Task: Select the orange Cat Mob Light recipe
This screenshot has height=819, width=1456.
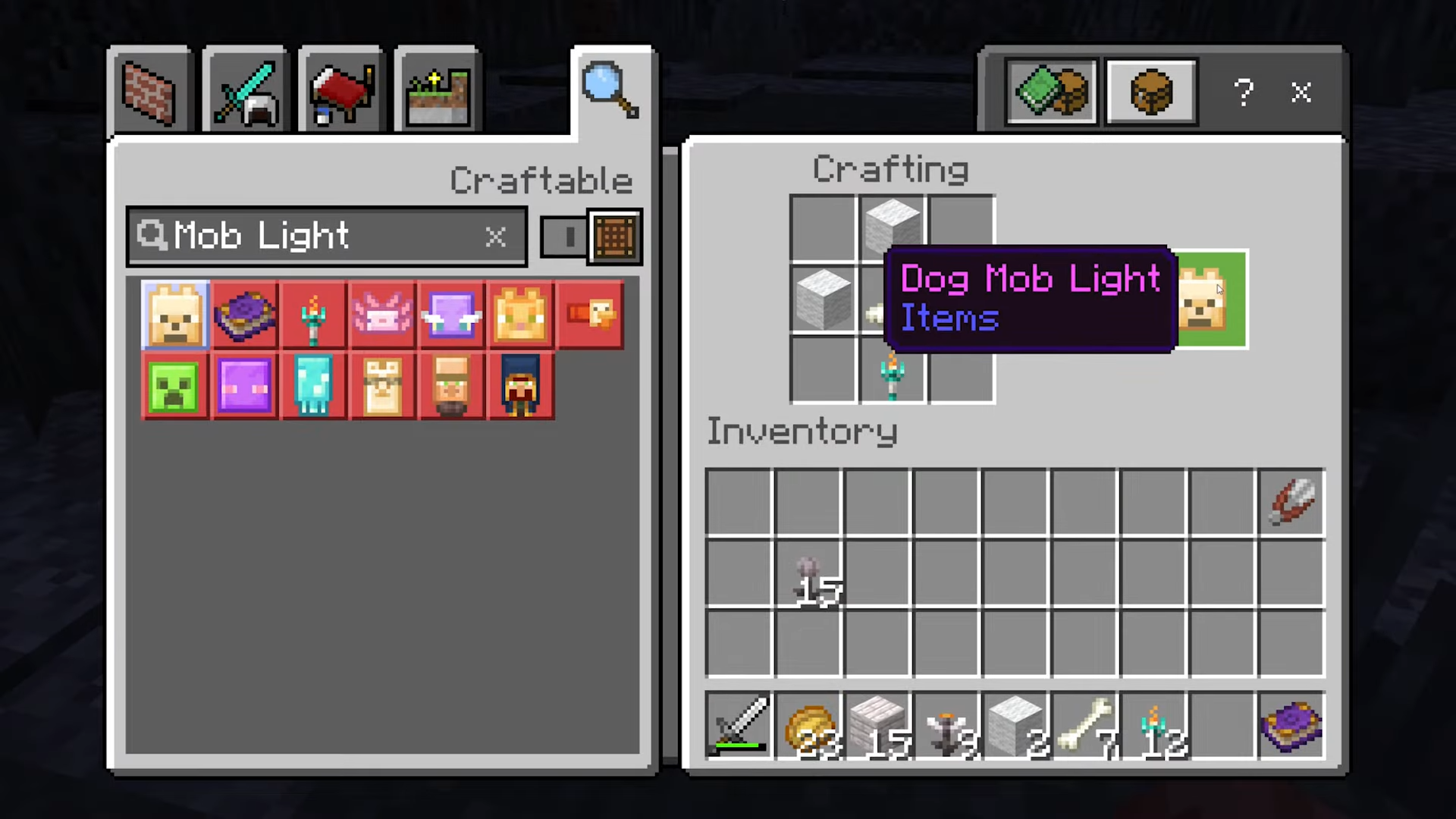Action: [x=520, y=315]
